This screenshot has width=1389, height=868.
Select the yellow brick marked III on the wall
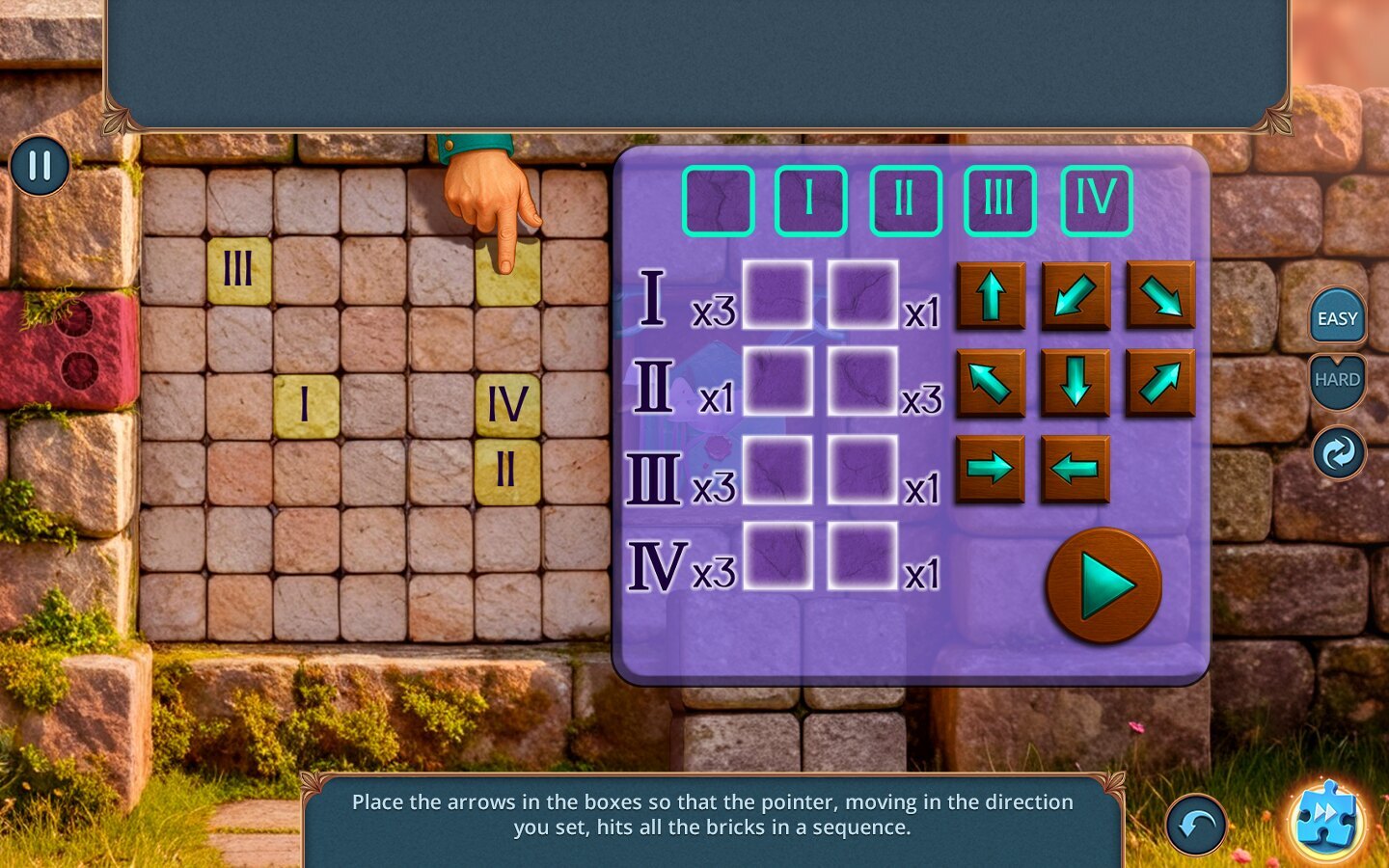(x=239, y=270)
